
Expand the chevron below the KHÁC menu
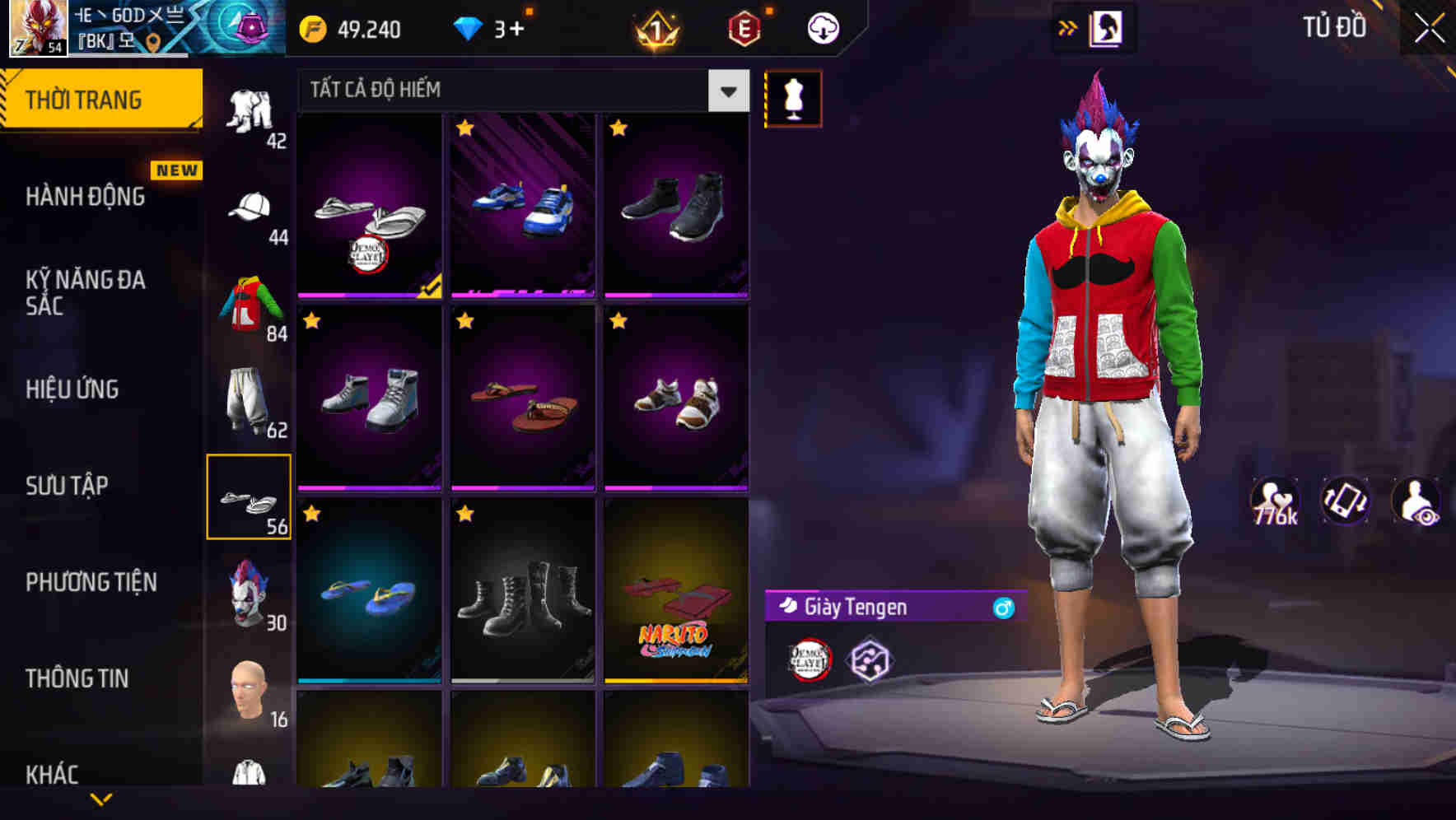tap(101, 800)
